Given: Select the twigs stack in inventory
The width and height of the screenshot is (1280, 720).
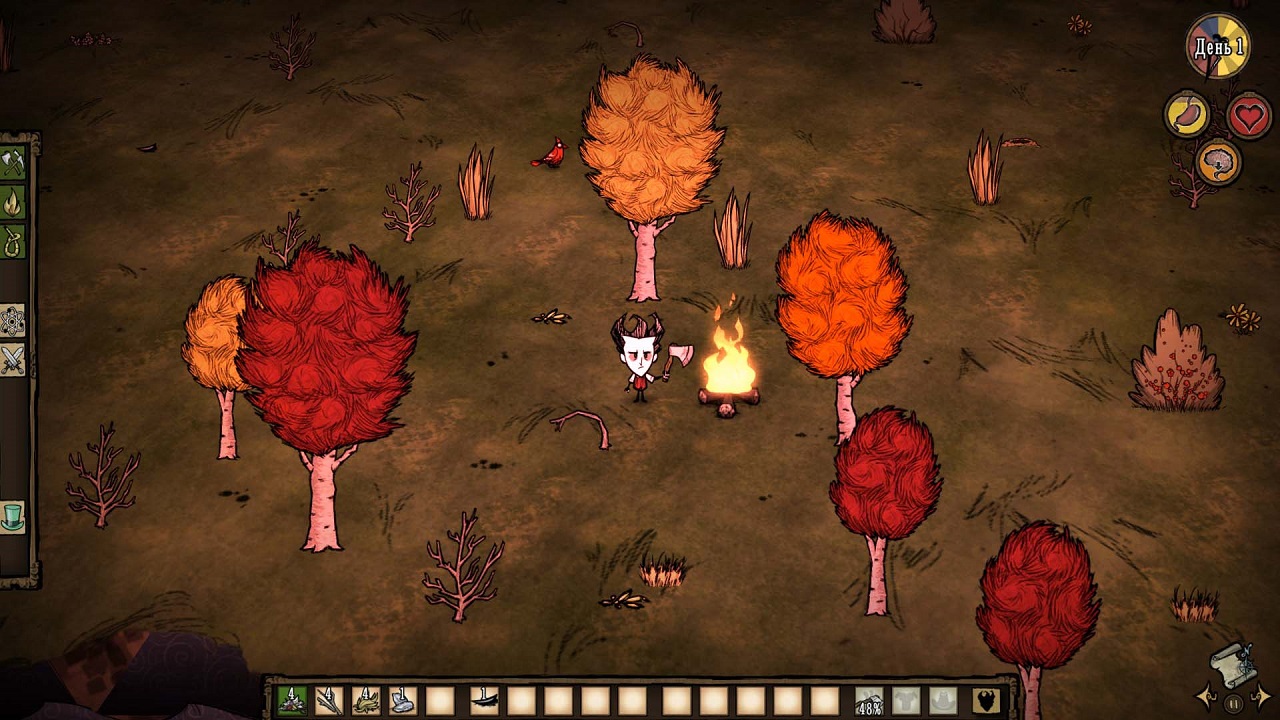Looking at the screenshot, I should point(329,700).
